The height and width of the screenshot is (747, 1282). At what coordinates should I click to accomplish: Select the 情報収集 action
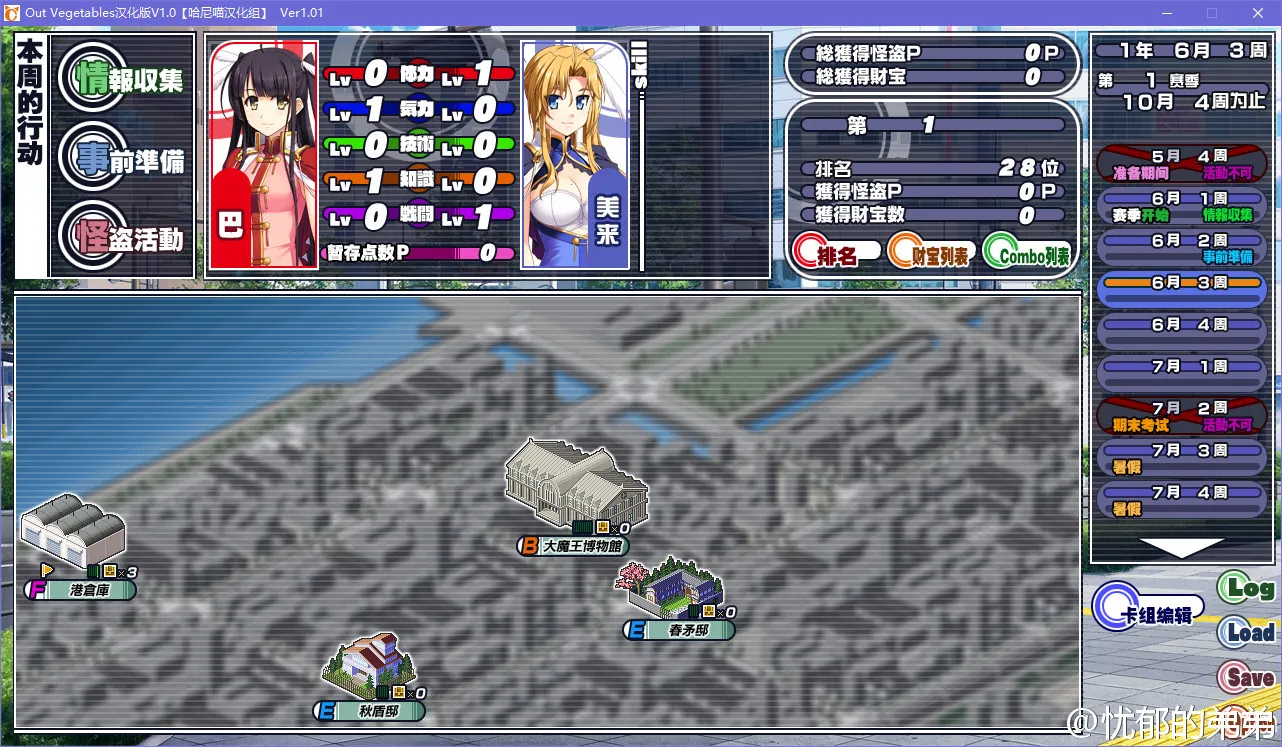pyautogui.click(x=122, y=79)
